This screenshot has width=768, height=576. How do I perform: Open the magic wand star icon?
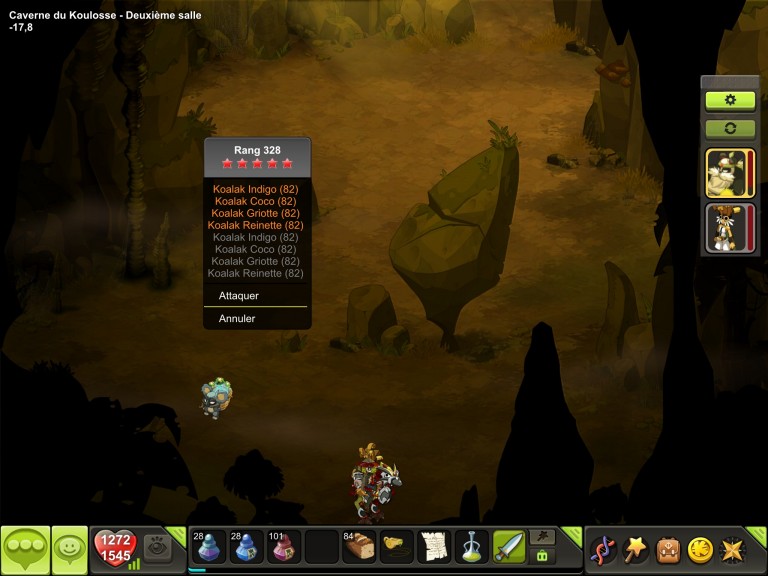point(636,549)
